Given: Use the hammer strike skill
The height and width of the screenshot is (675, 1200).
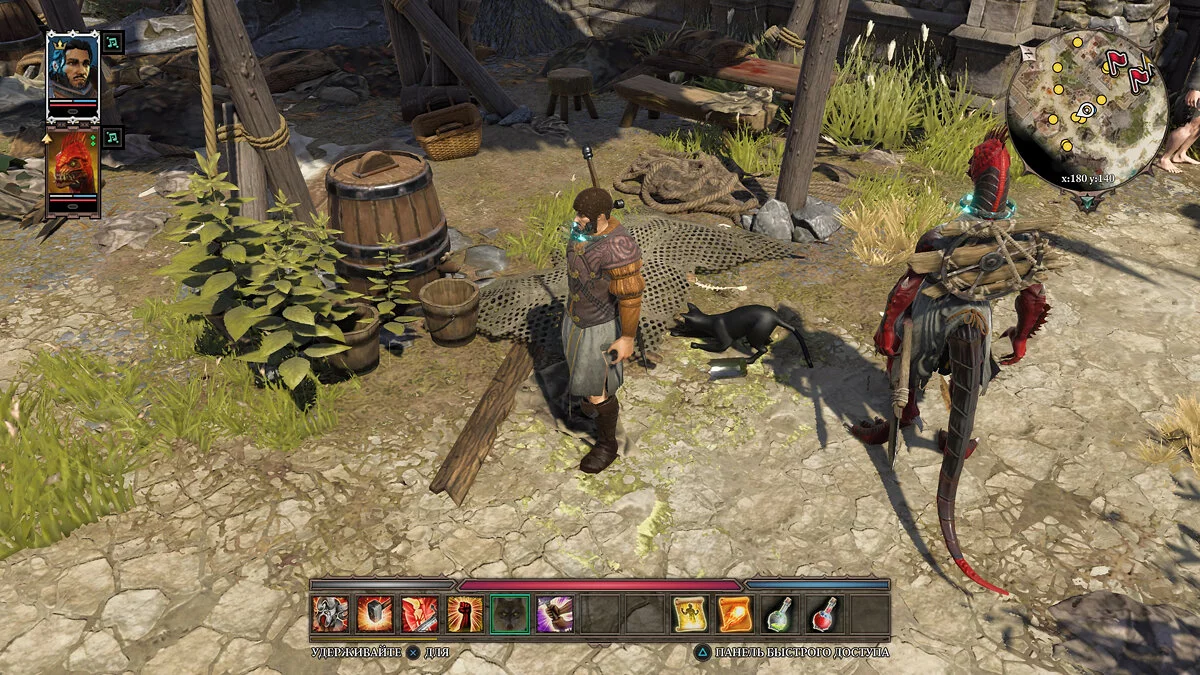Looking at the screenshot, I should tap(375, 614).
